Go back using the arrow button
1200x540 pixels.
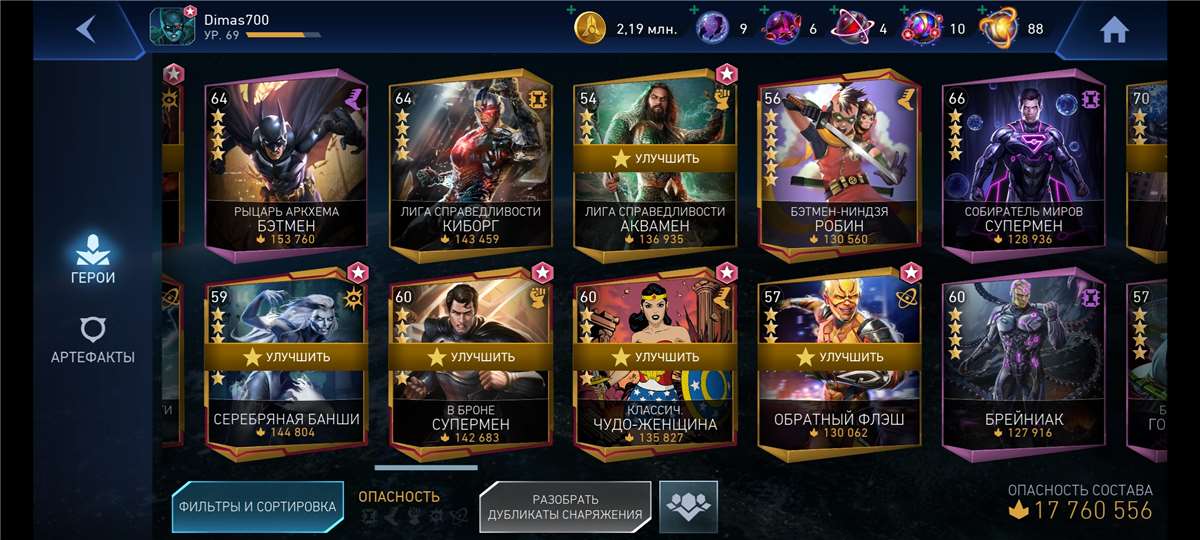pyautogui.click(x=86, y=29)
